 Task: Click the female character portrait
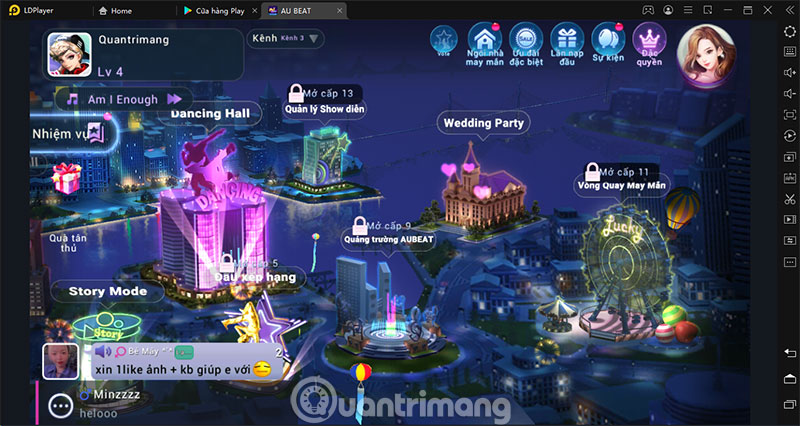tap(706, 52)
